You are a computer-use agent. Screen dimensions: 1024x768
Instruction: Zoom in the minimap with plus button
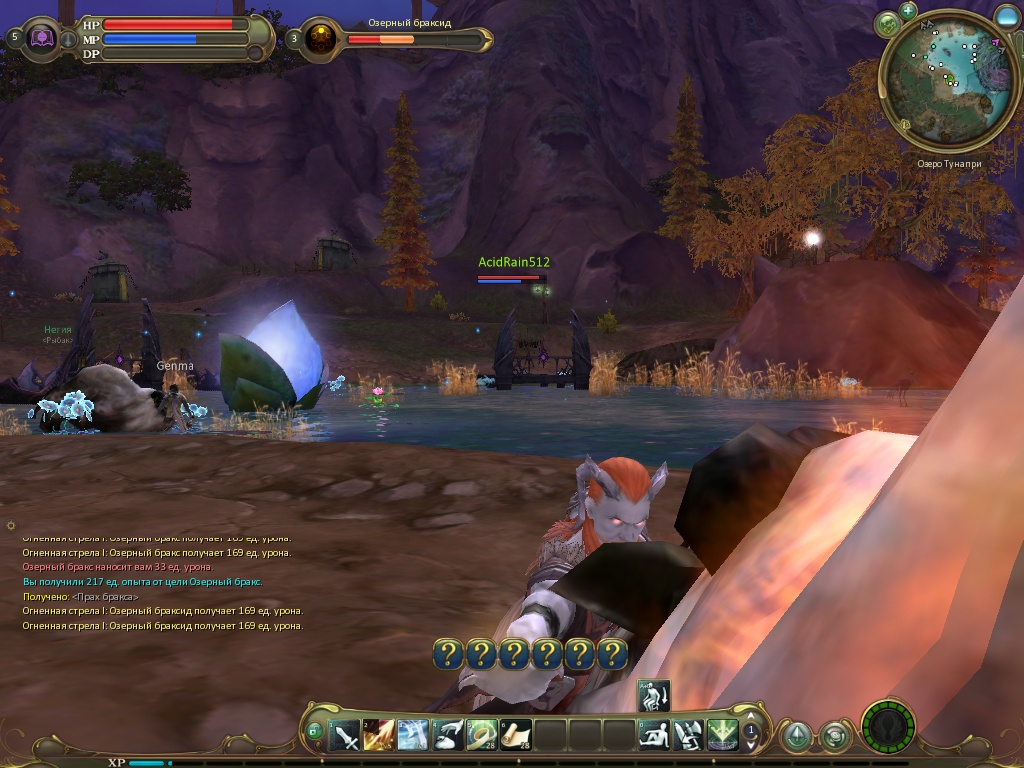(908, 10)
